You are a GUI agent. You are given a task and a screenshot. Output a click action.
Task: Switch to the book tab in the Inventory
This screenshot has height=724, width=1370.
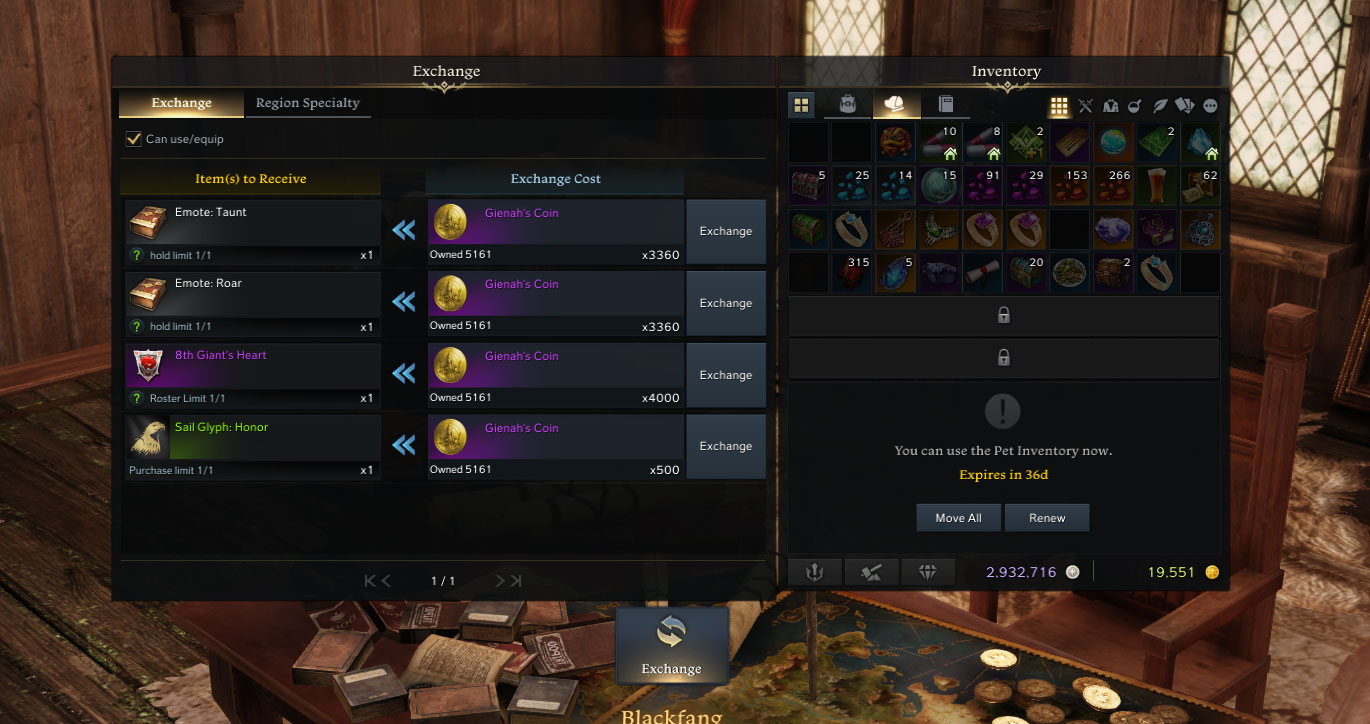946,104
